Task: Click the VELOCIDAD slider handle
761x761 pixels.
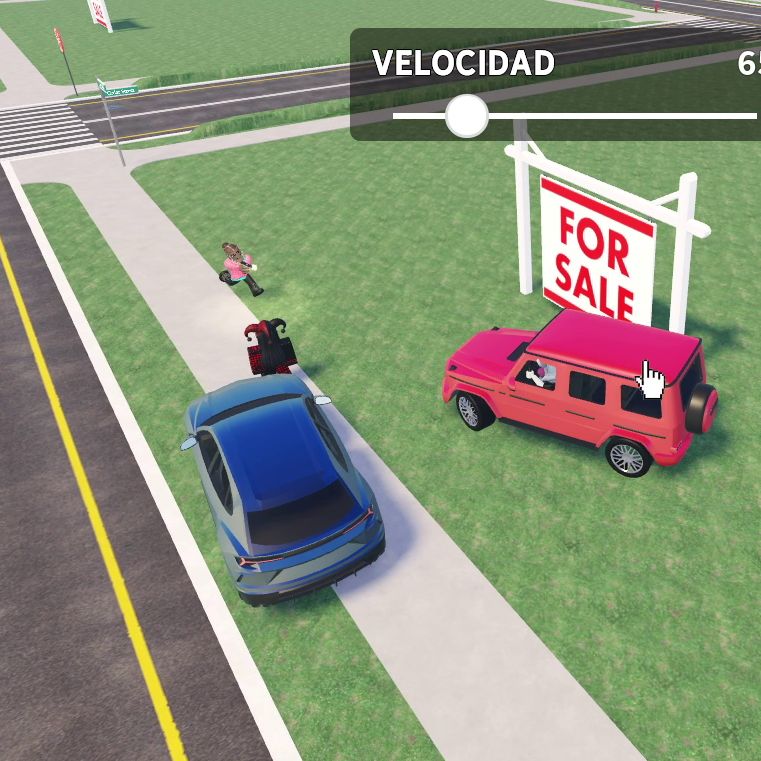Action: point(466,116)
